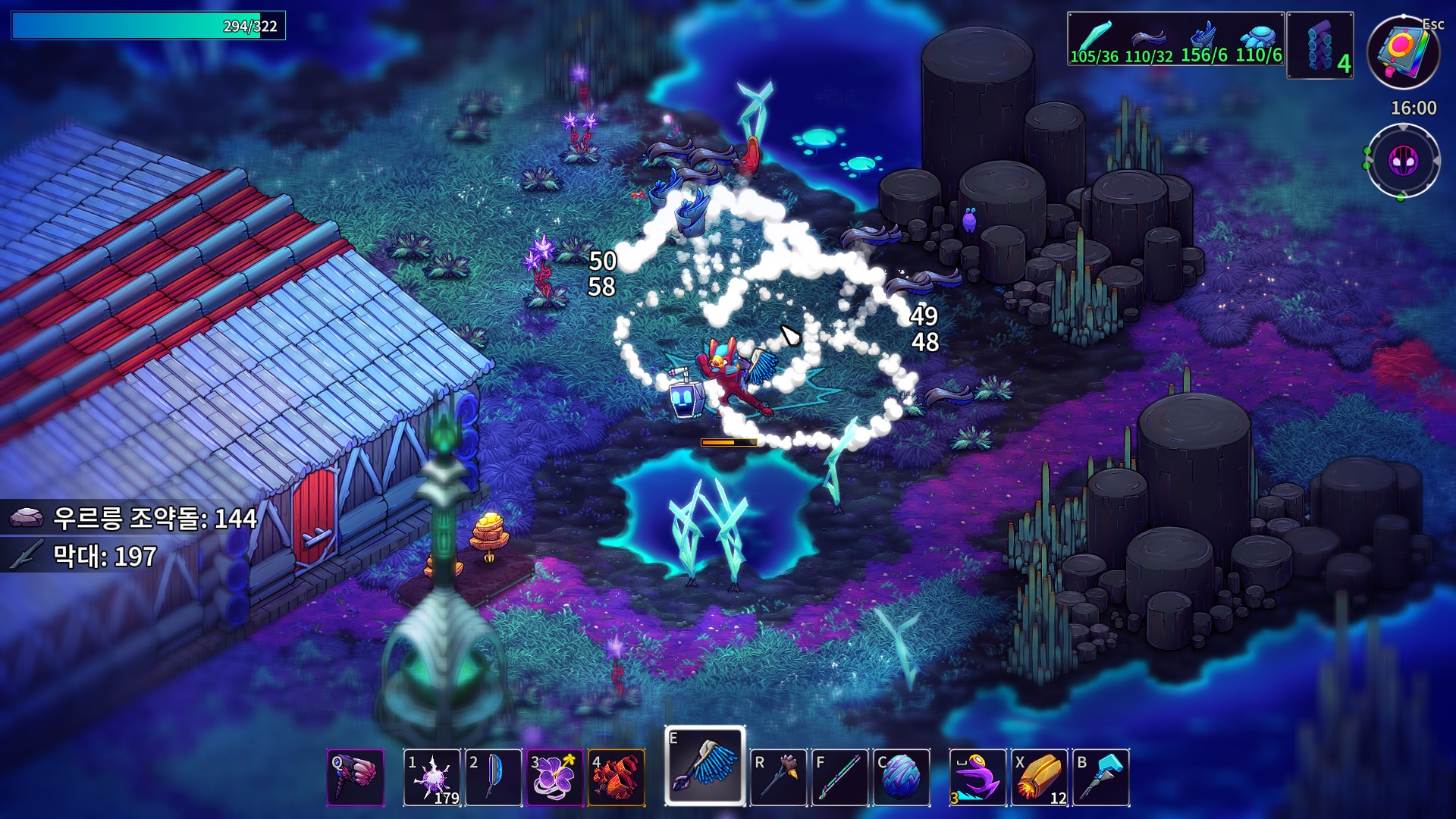Select the cyan build hammer slot

coord(1101,777)
